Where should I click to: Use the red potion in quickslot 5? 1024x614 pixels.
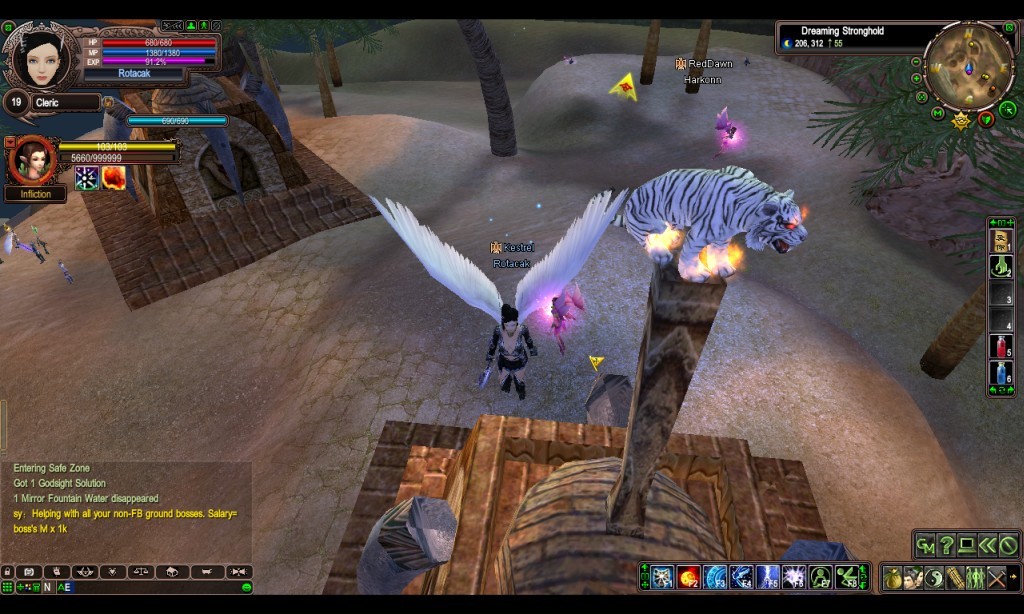pos(1000,347)
